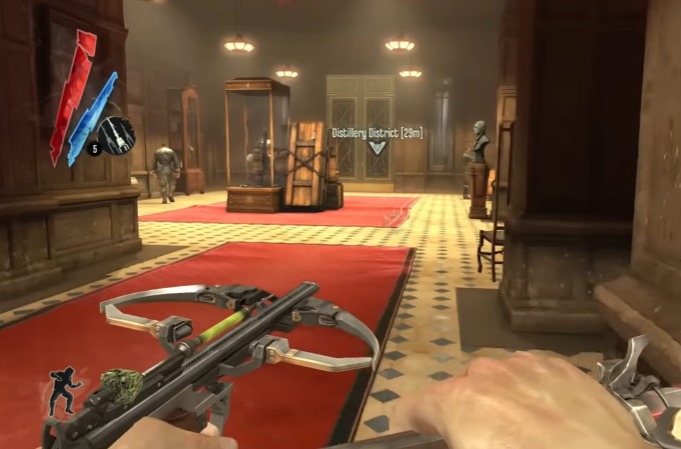Select the equipped crossbow bolts icon
Screen dimensions: 681x449
click(x=118, y=135)
